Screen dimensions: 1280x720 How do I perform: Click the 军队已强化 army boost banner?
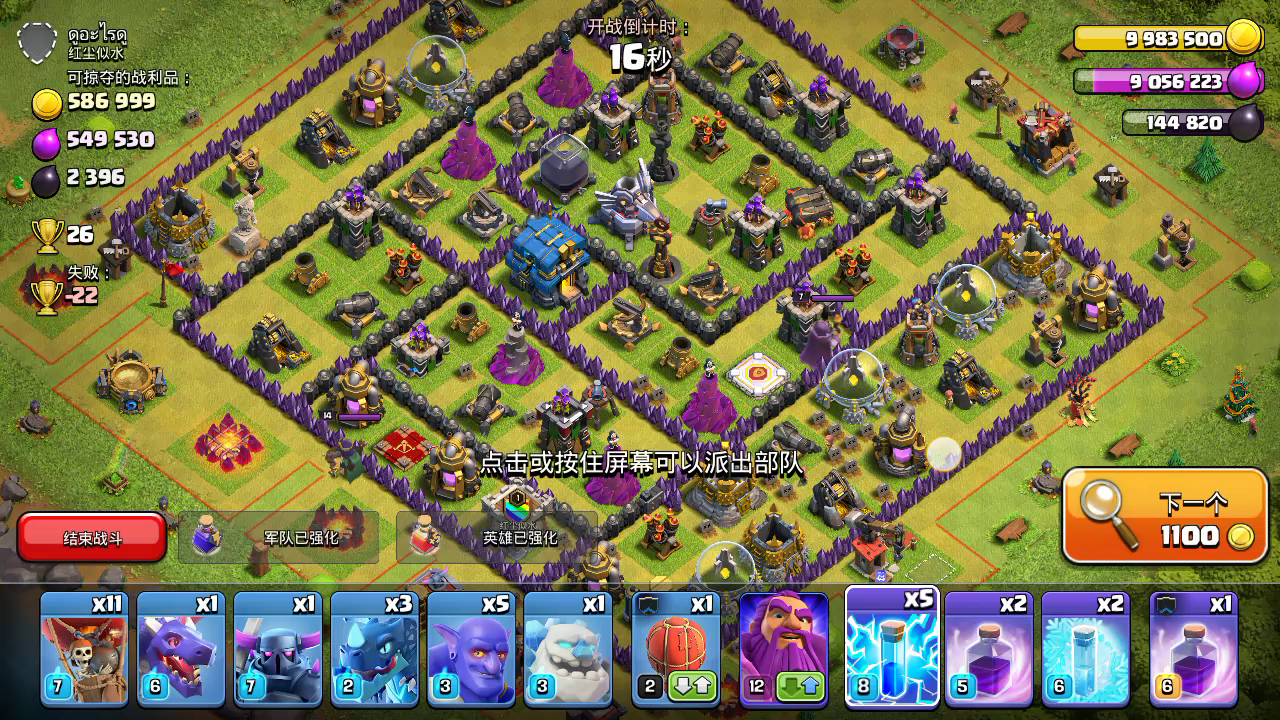(x=283, y=537)
